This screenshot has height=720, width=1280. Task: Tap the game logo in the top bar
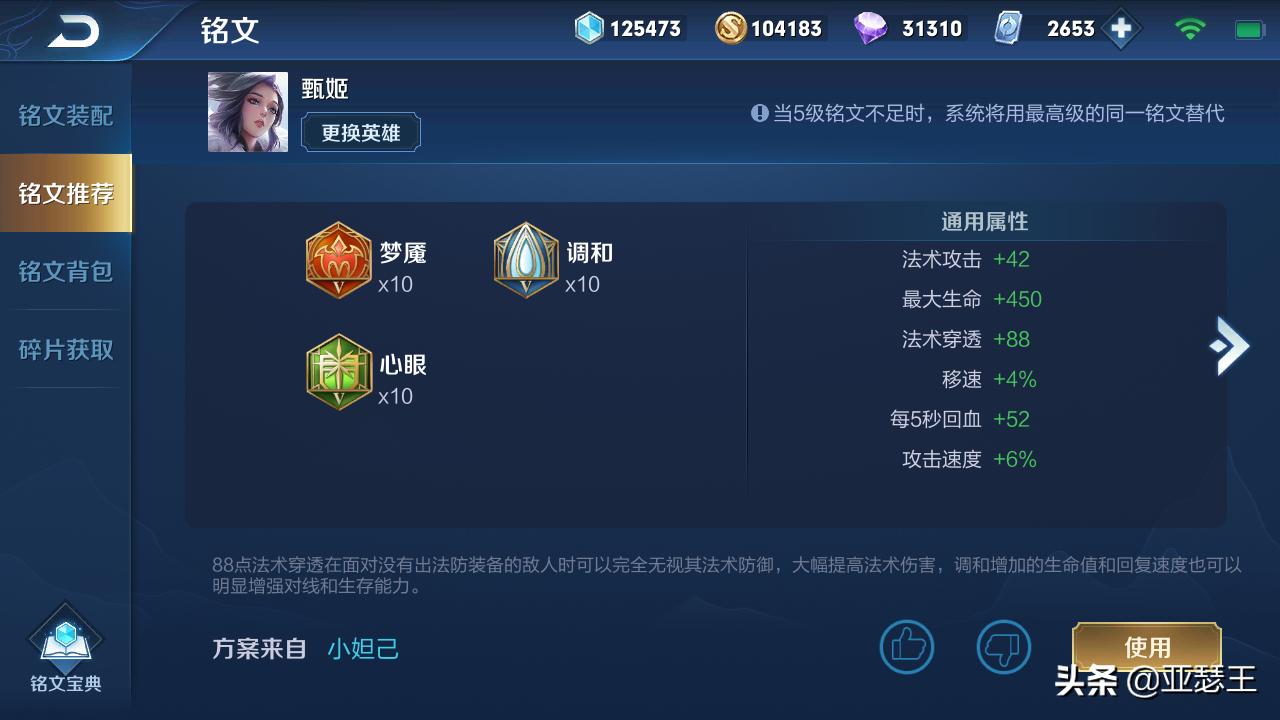(75, 29)
